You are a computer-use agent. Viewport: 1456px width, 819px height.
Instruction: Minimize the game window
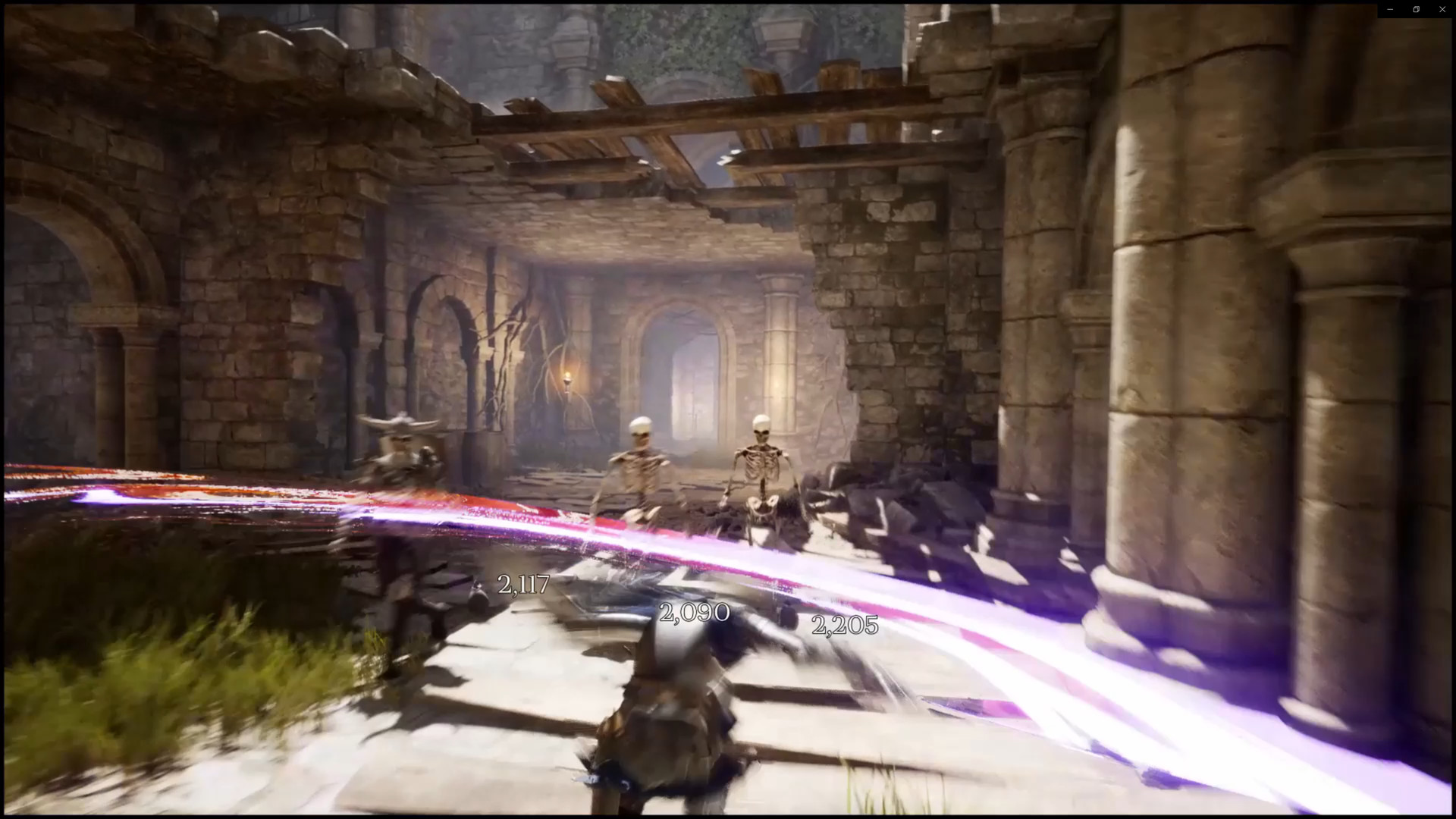(1389, 9)
